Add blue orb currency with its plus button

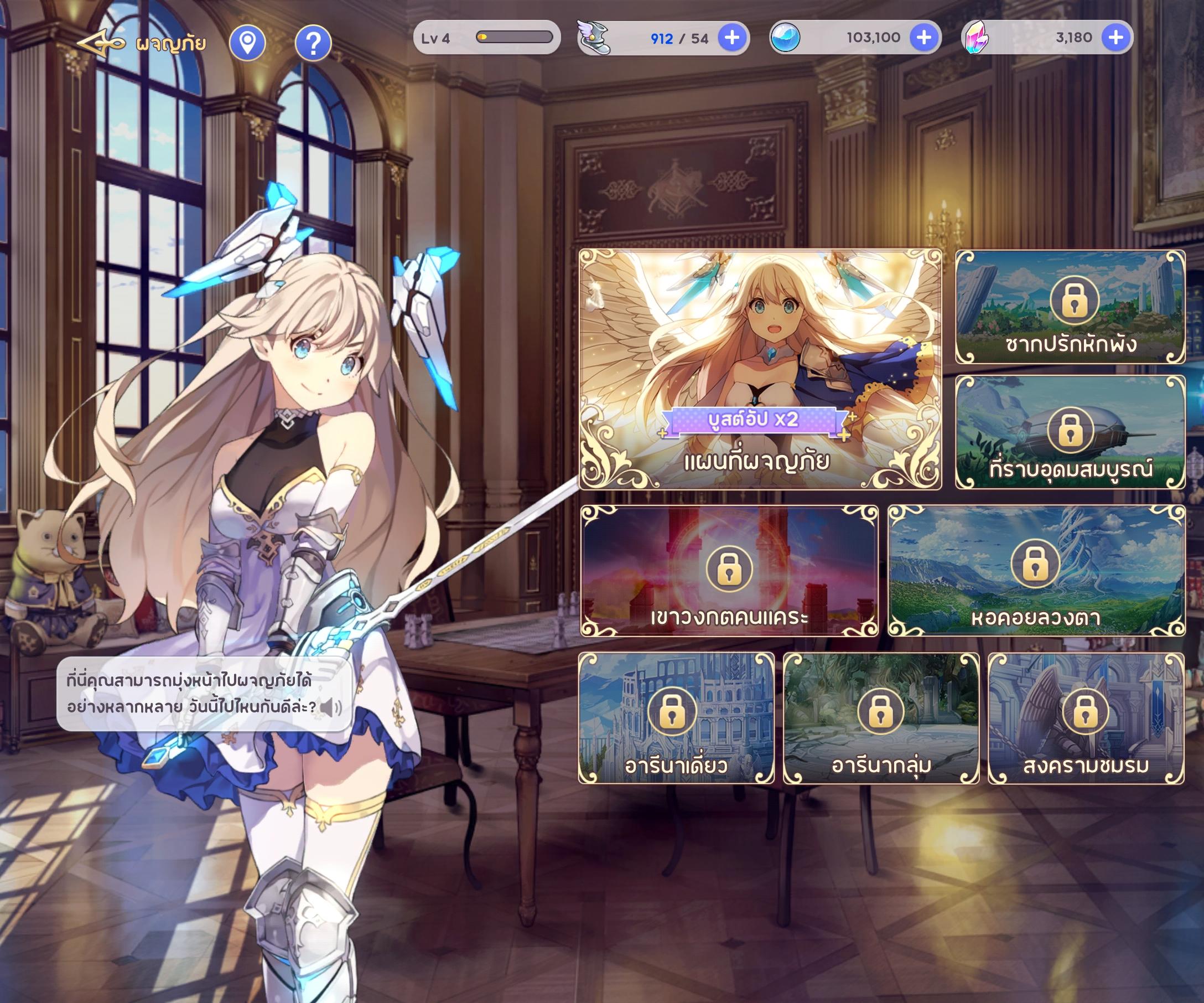click(923, 38)
